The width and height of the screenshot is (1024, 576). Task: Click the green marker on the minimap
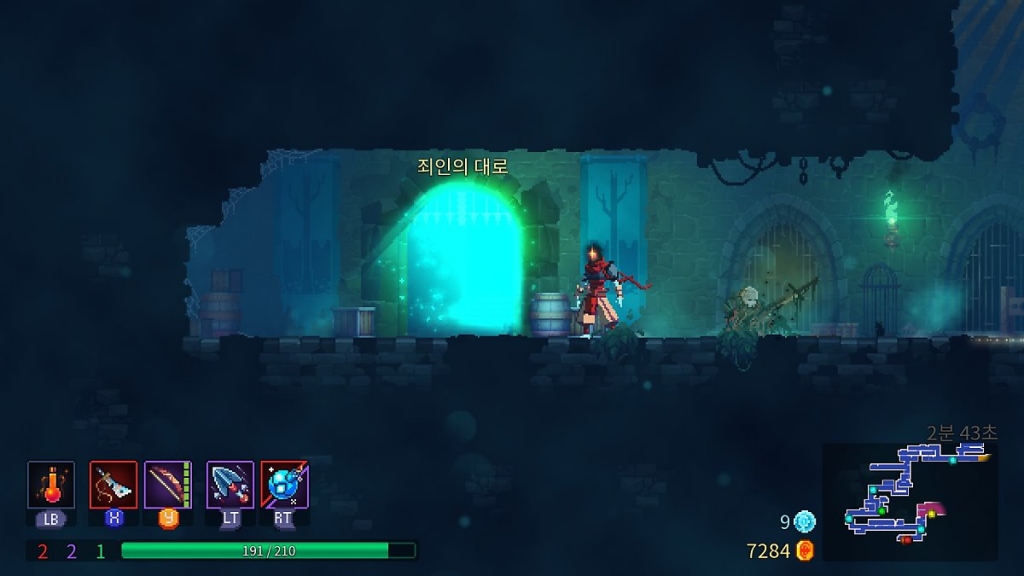[x=882, y=510]
